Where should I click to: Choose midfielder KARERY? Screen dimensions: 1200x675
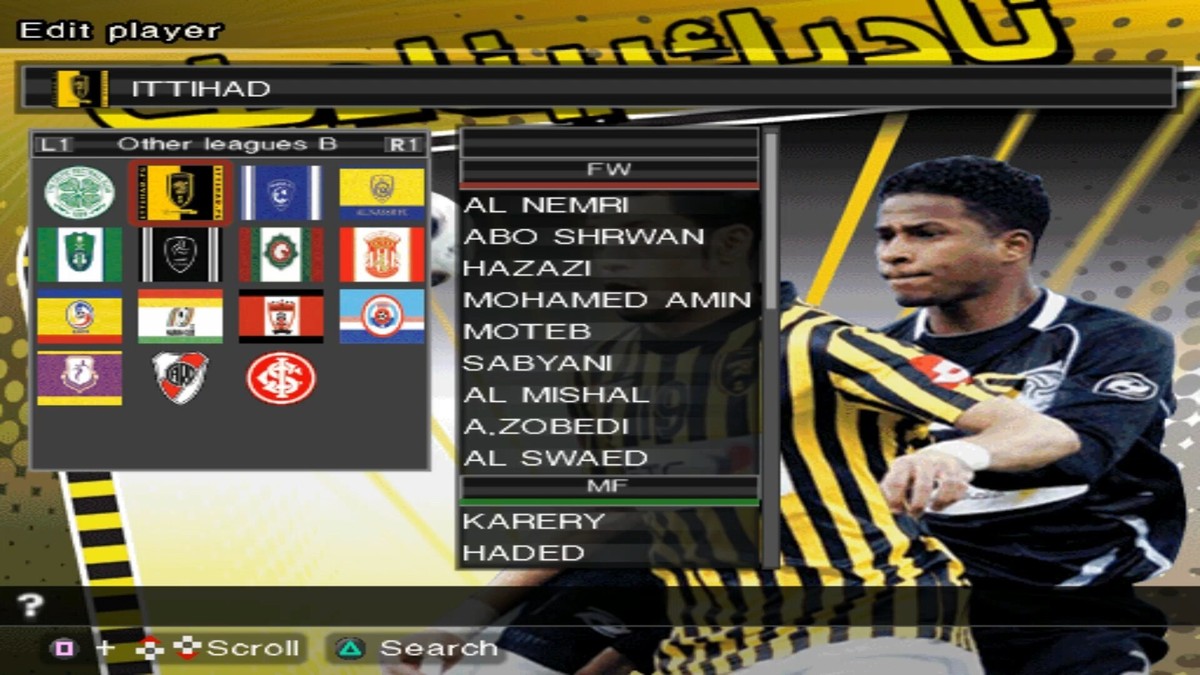click(x=534, y=521)
